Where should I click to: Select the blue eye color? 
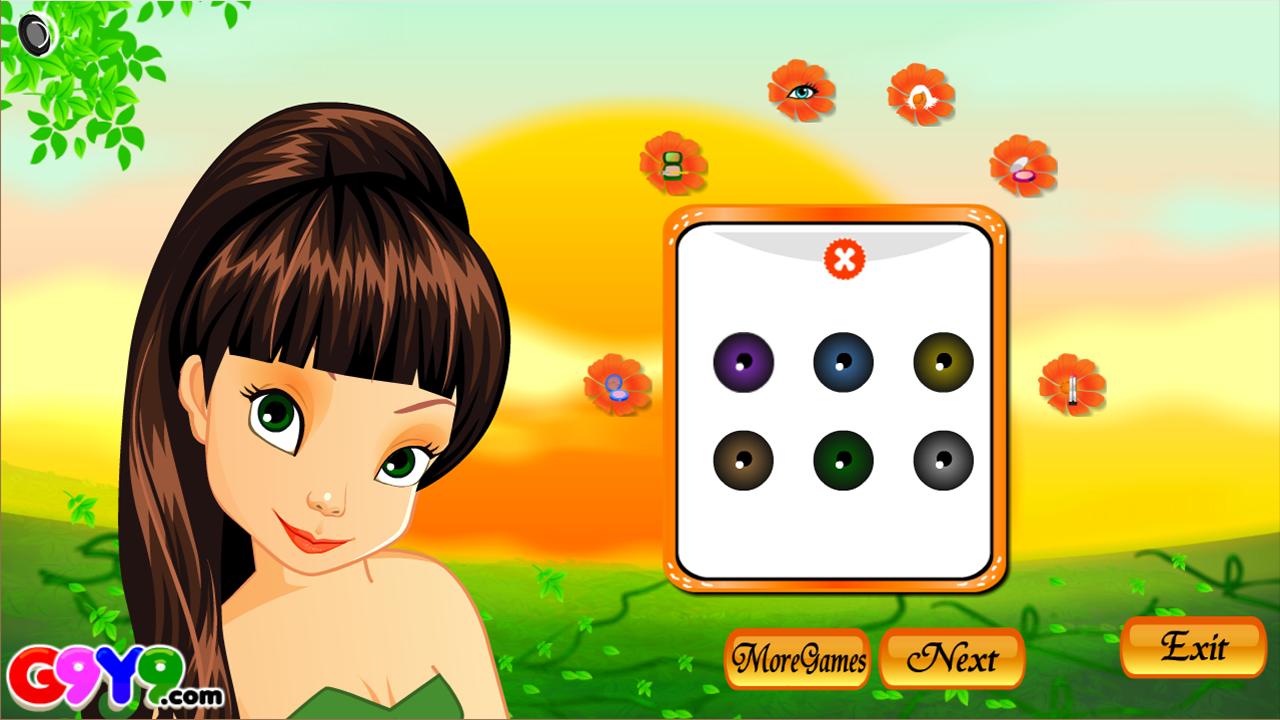[841, 362]
